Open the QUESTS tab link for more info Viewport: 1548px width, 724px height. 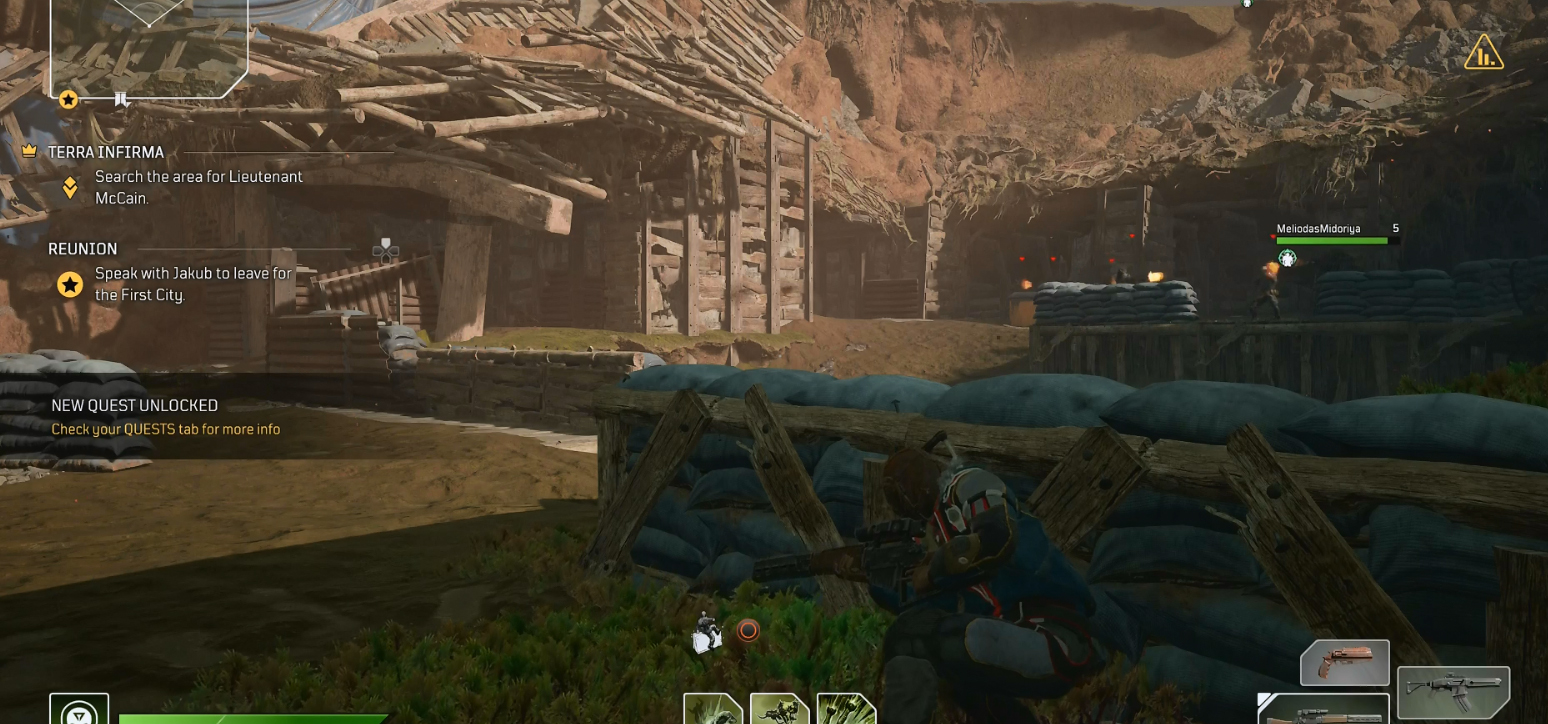(x=165, y=428)
